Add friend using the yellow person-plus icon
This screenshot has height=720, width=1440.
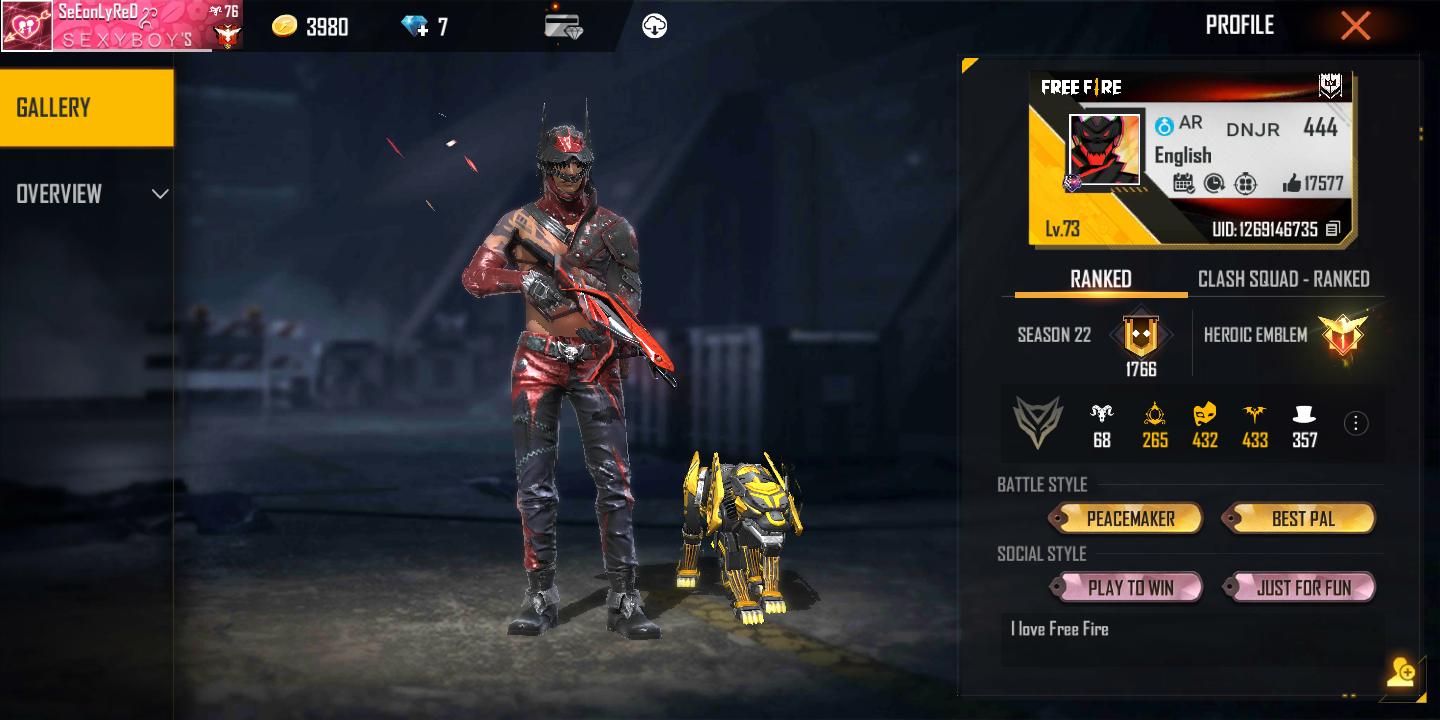1401,673
